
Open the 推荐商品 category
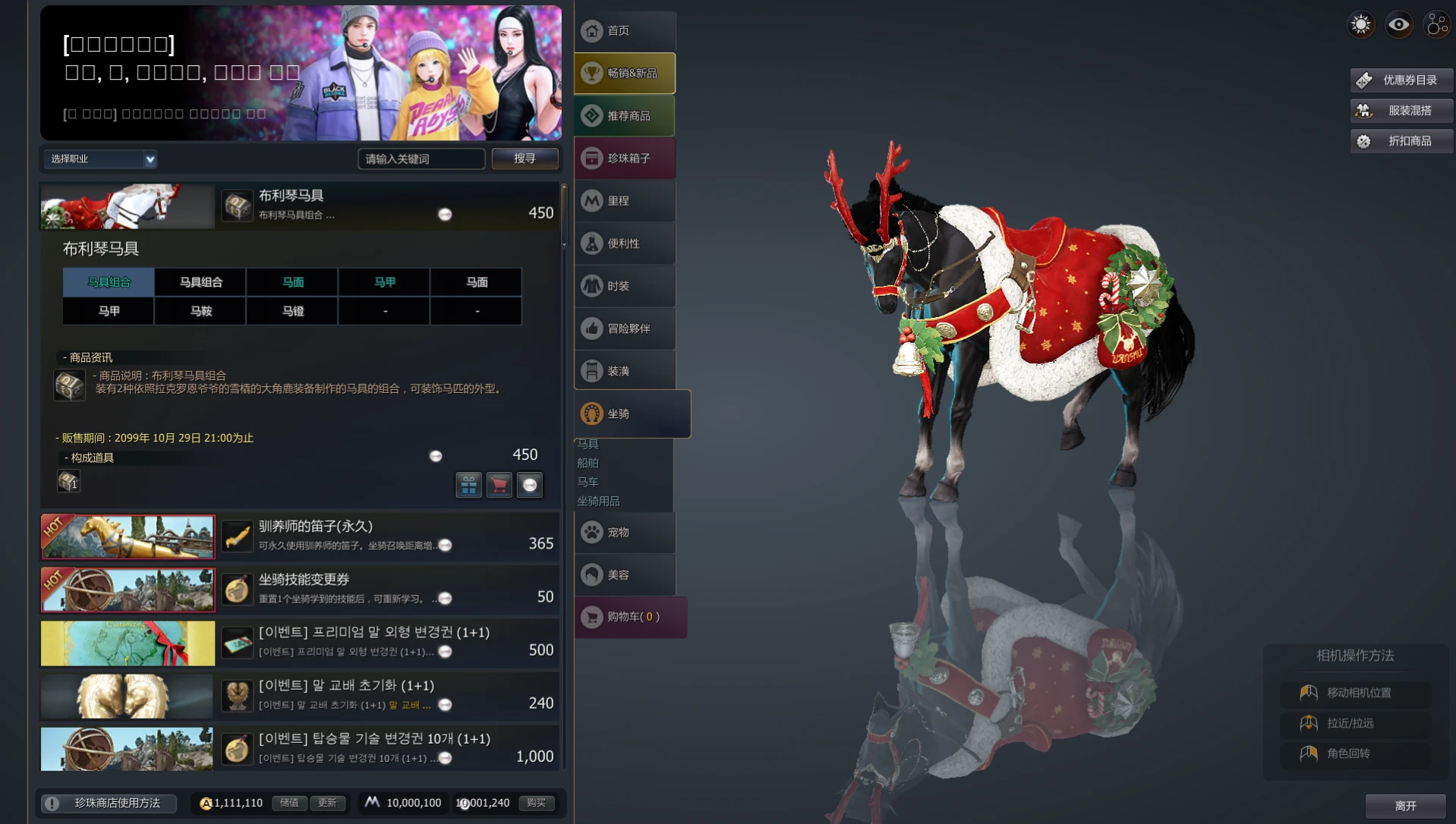625,116
